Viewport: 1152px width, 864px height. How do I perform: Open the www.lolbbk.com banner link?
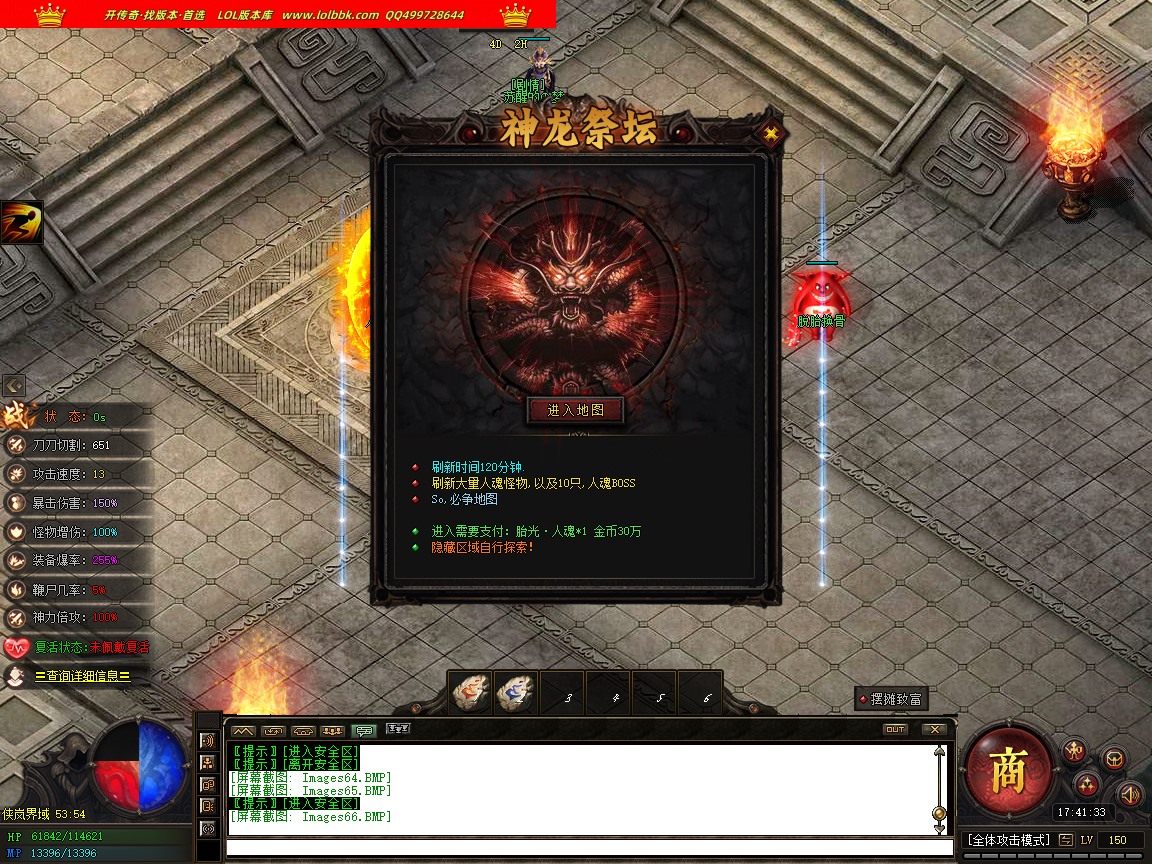(330, 15)
